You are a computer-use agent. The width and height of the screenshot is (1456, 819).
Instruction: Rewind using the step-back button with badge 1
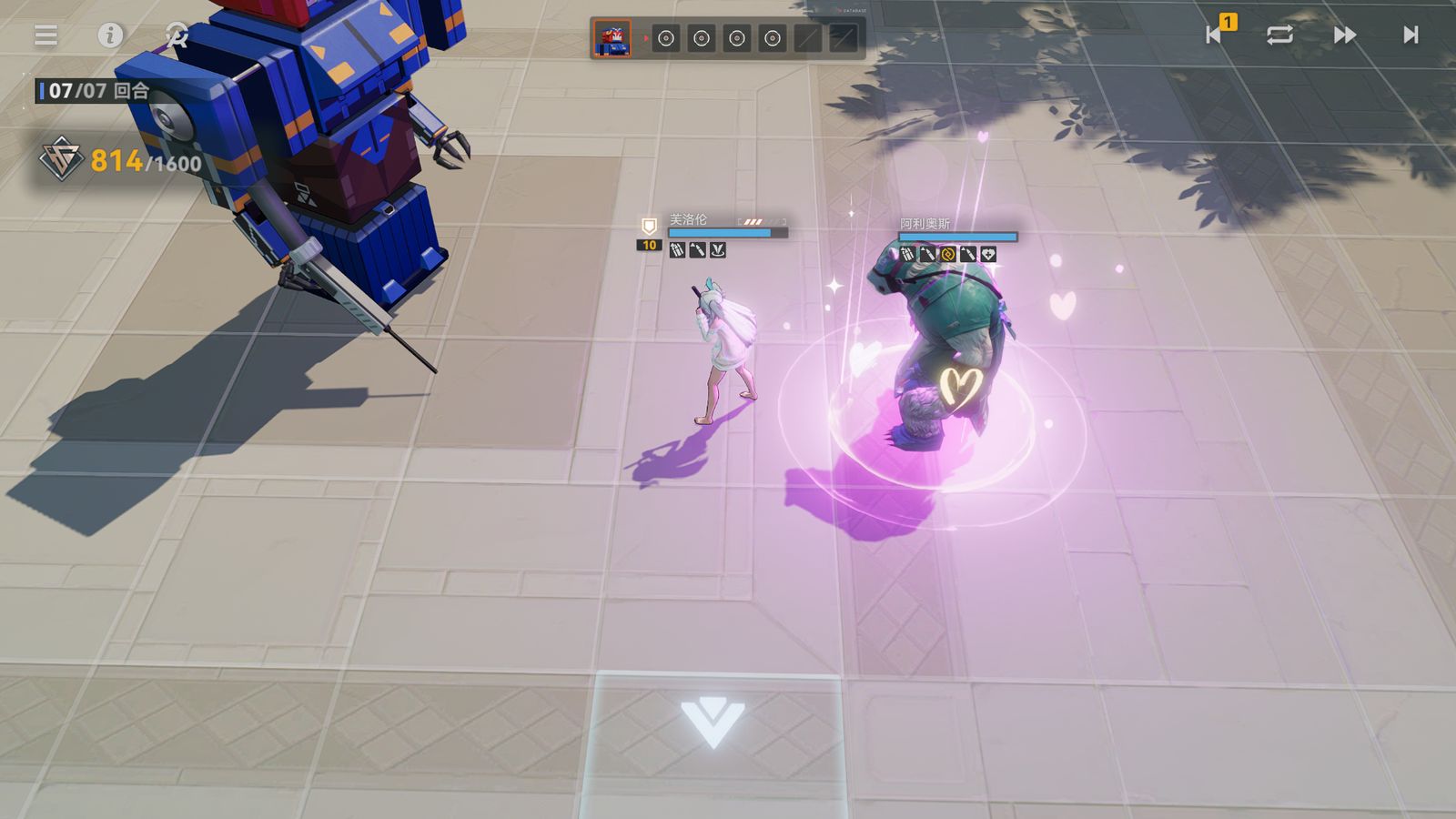point(1215,35)
